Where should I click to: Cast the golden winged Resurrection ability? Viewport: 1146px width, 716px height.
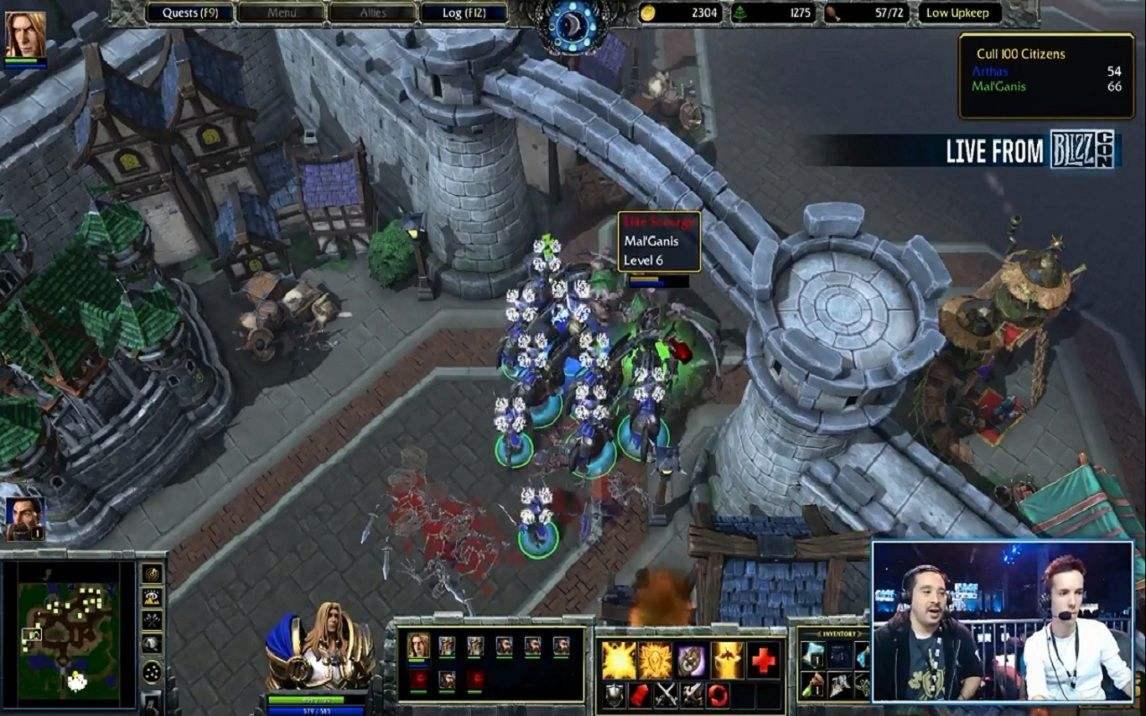coord(726,660)
